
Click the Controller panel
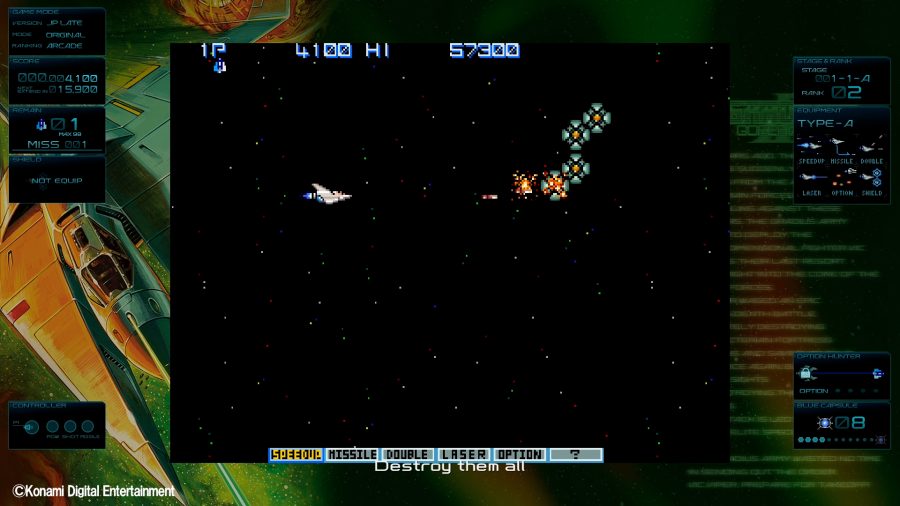[57, 425]
